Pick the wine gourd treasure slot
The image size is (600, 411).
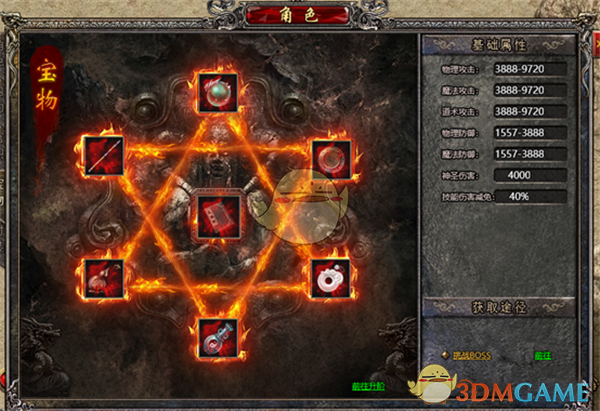(104, 278)
